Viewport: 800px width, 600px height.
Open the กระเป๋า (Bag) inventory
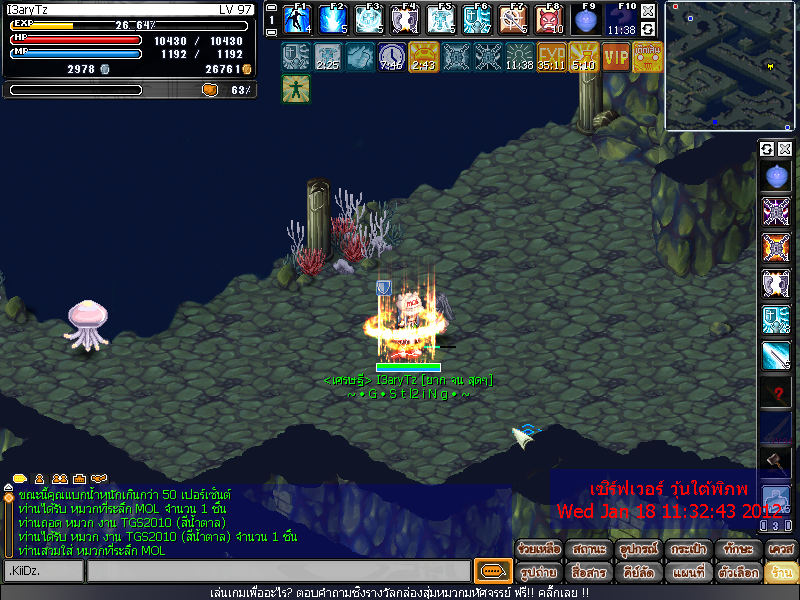(689, 549)
